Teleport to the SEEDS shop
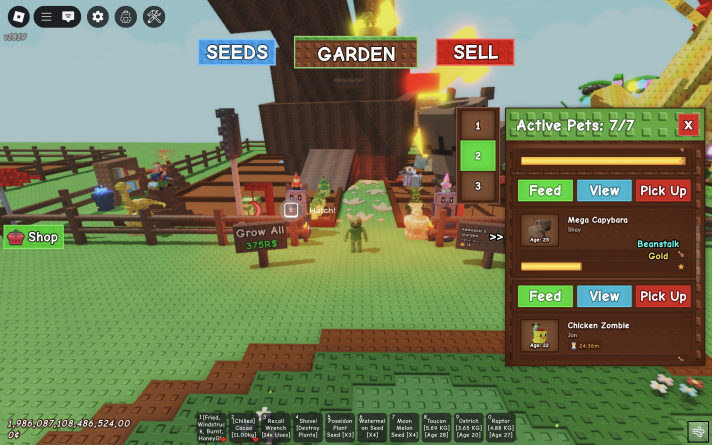Viewport: 712px width, 445px height. [236, 52]
